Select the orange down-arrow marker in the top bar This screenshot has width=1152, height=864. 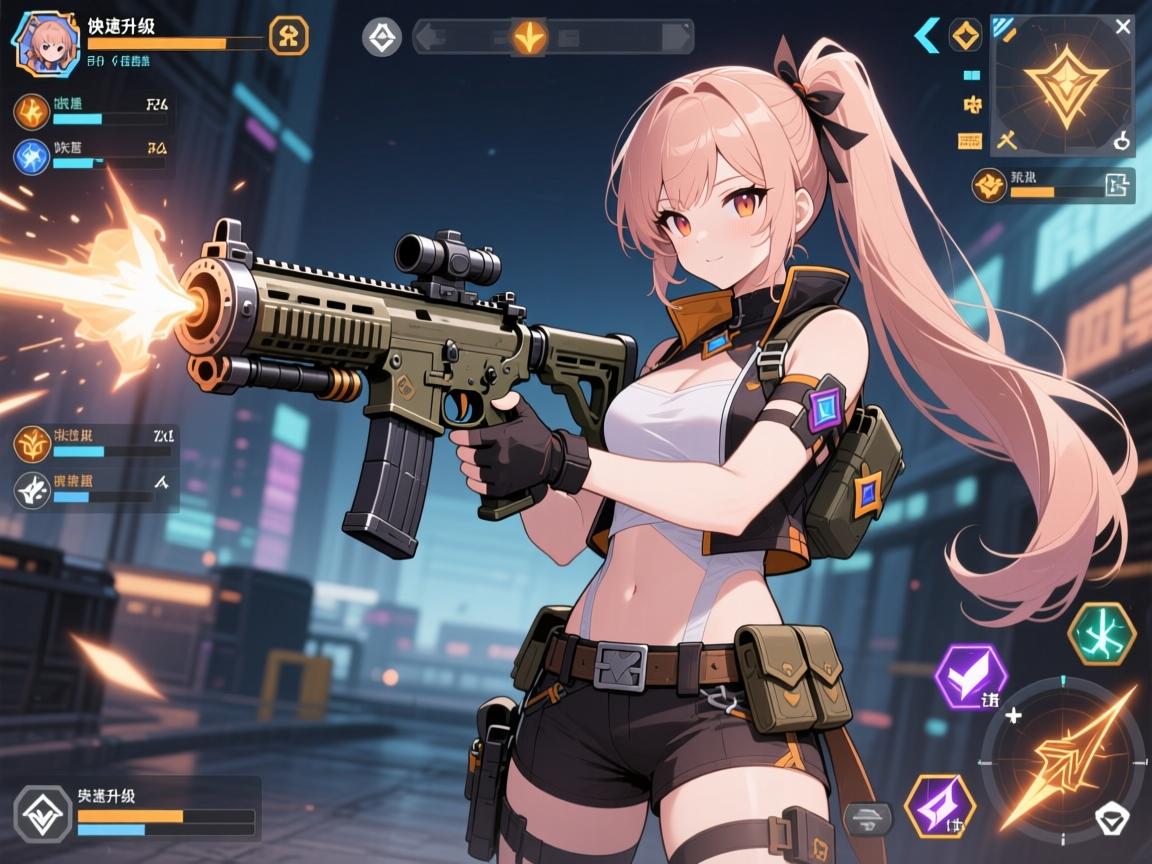tap(530, 38)
